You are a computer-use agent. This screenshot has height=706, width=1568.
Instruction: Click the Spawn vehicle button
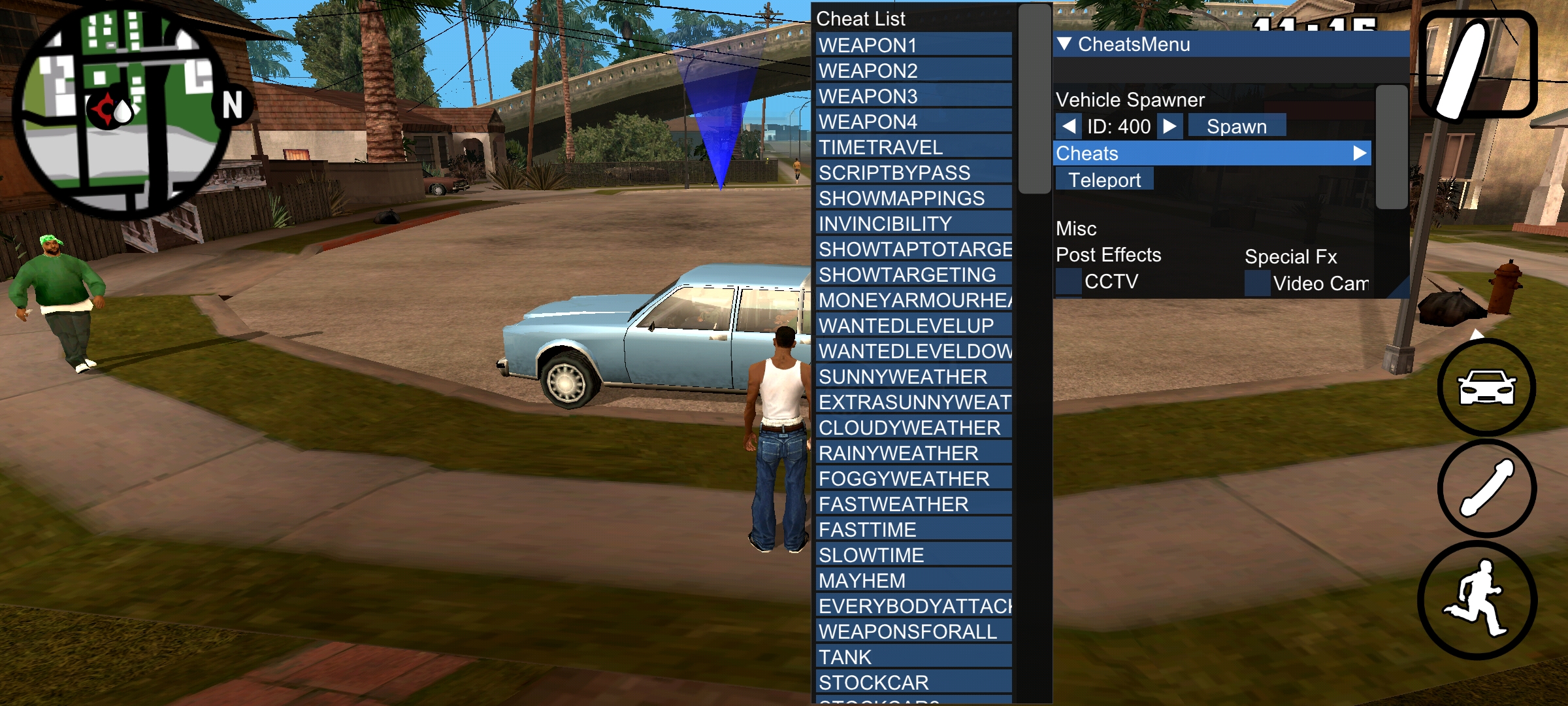pyautogui.click(x=1236, y=126)
